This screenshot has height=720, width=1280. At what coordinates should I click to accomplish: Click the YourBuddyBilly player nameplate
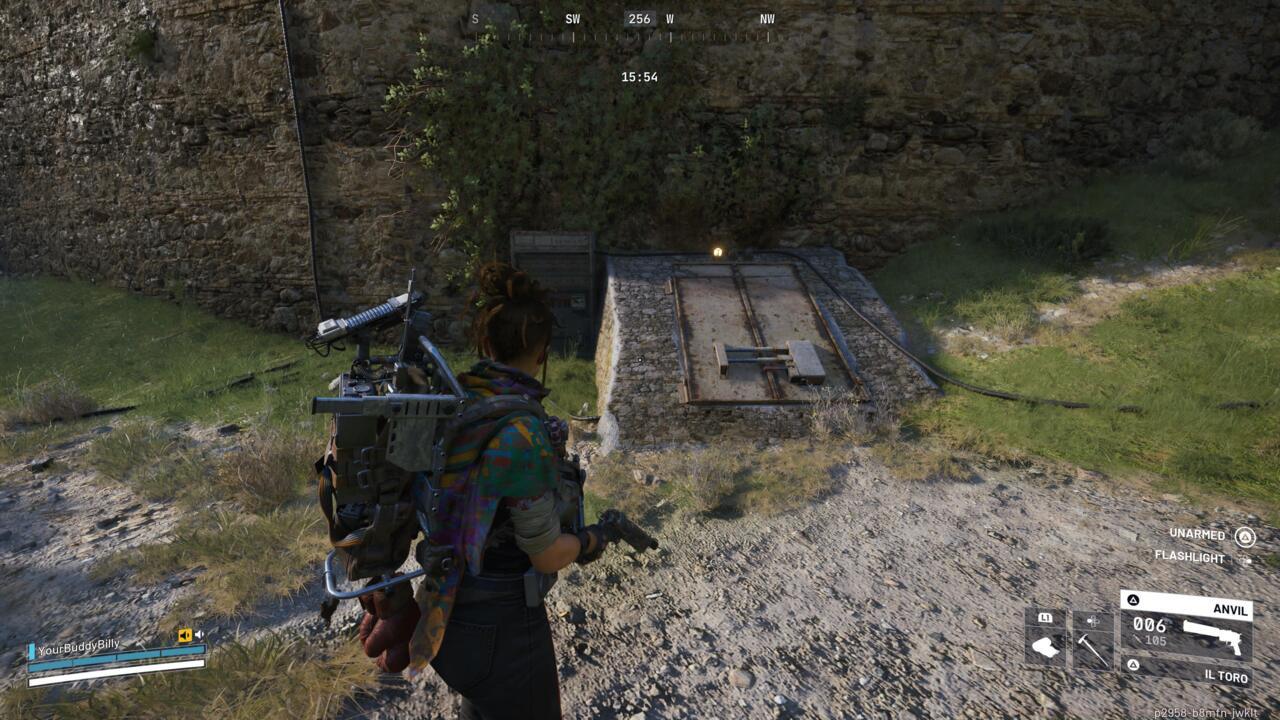(x=77, y=649)
